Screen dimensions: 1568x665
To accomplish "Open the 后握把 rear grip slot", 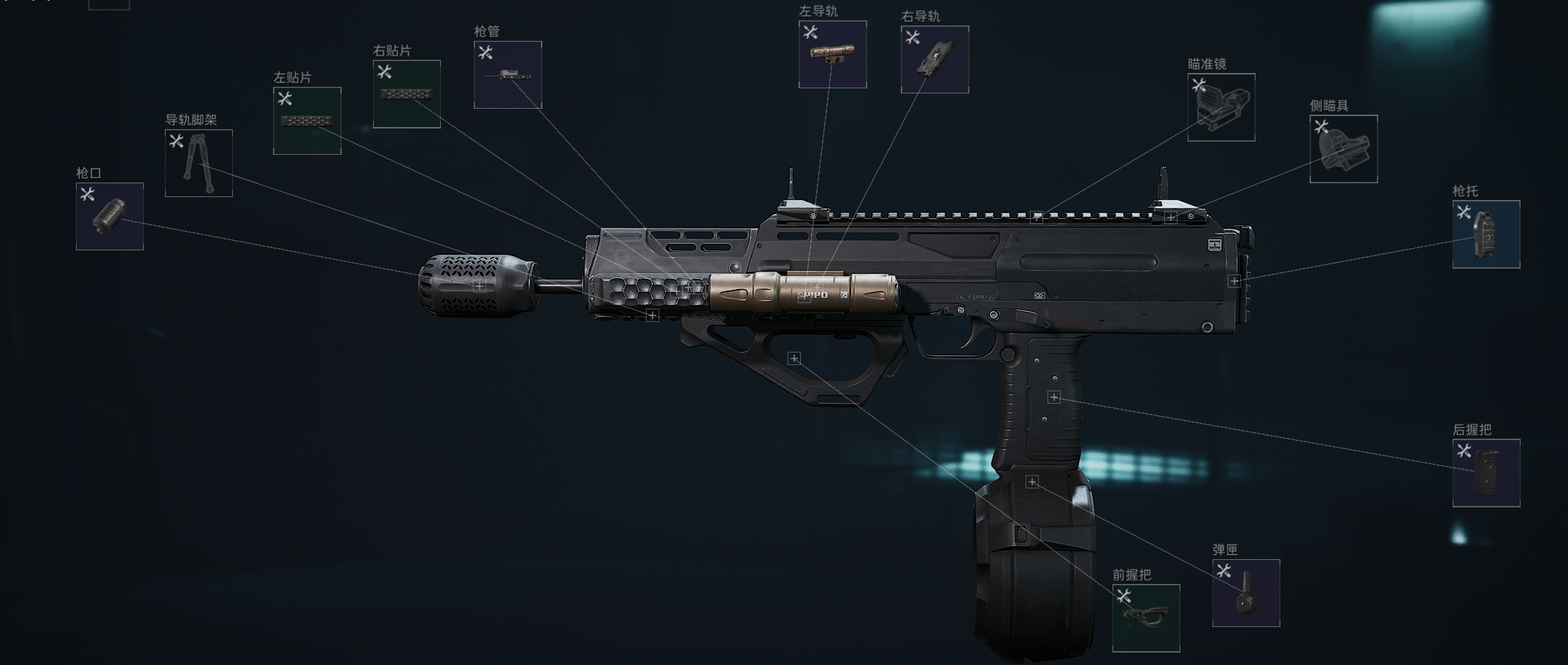I will pos(1486,473).
